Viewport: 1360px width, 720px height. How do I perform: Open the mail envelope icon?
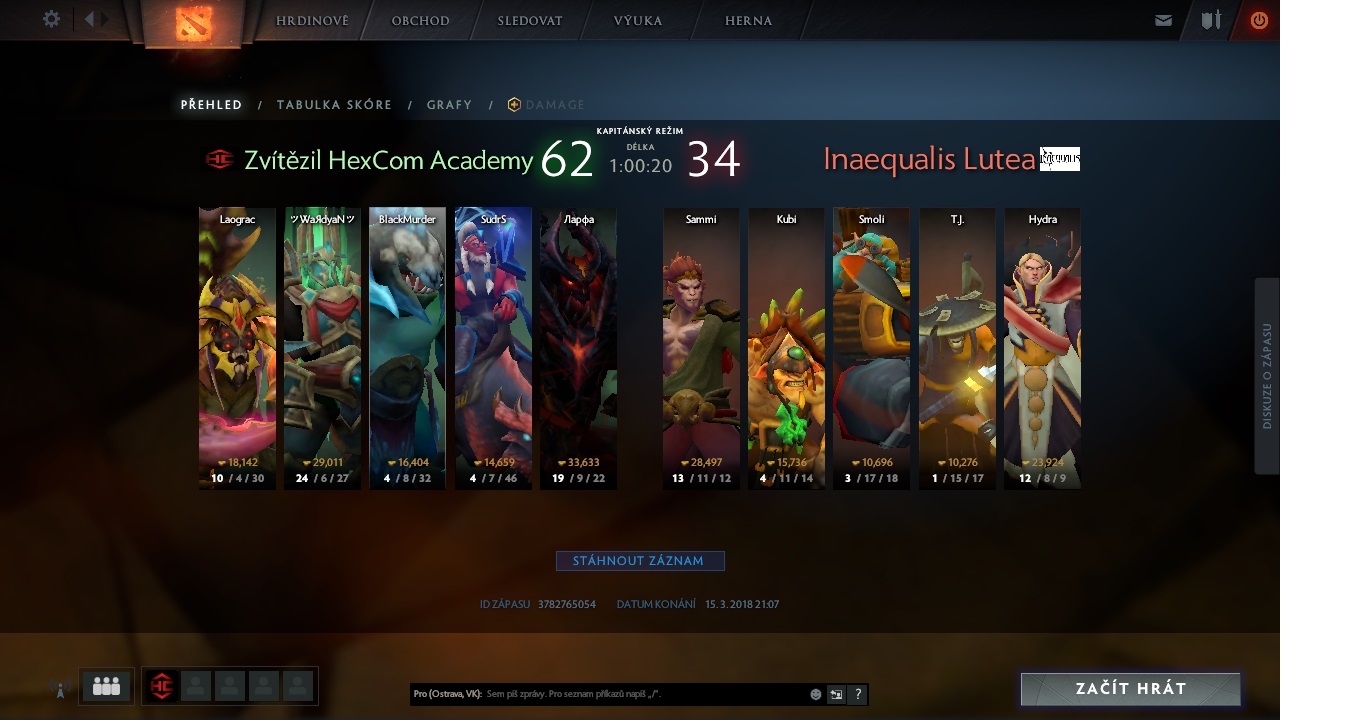coord(1163,20)
